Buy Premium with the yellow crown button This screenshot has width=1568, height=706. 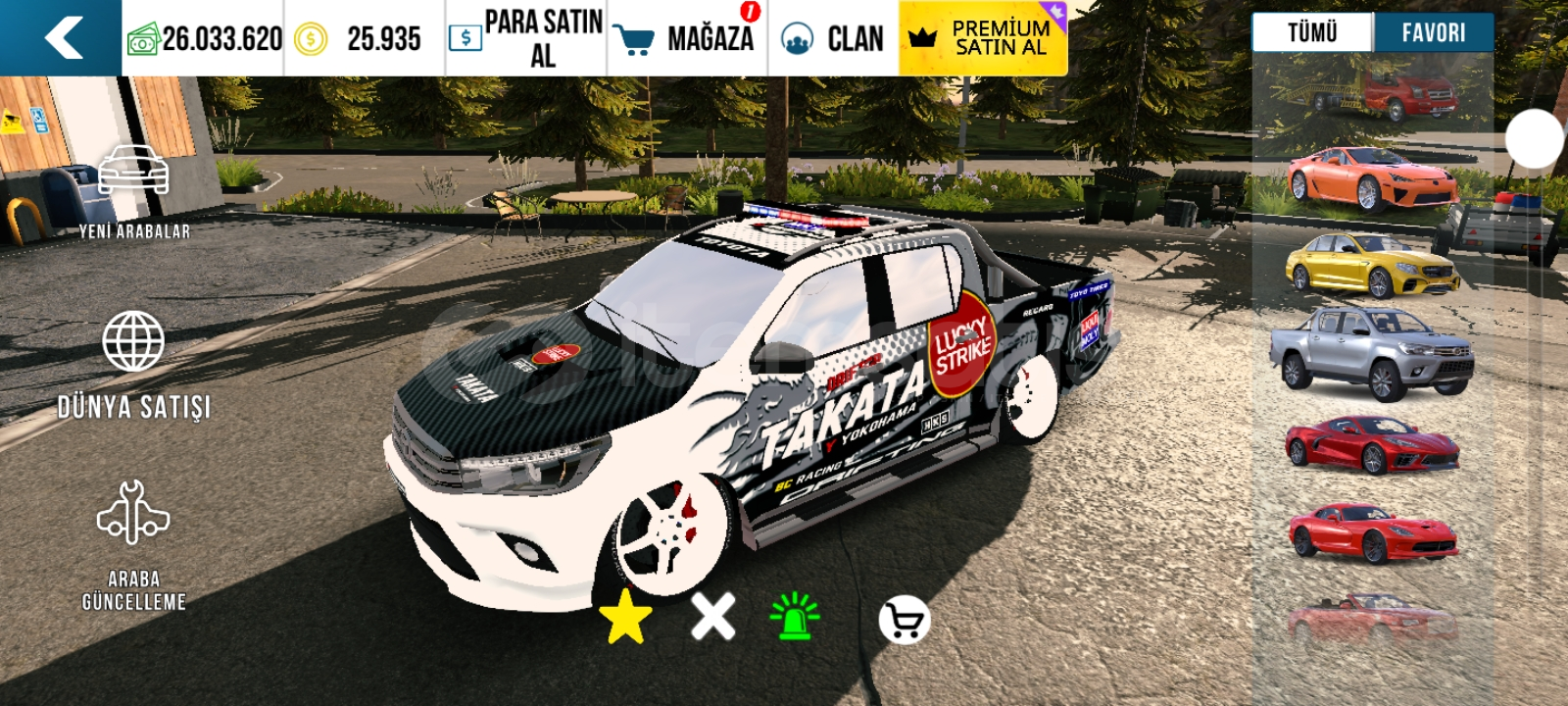[982, 38]
